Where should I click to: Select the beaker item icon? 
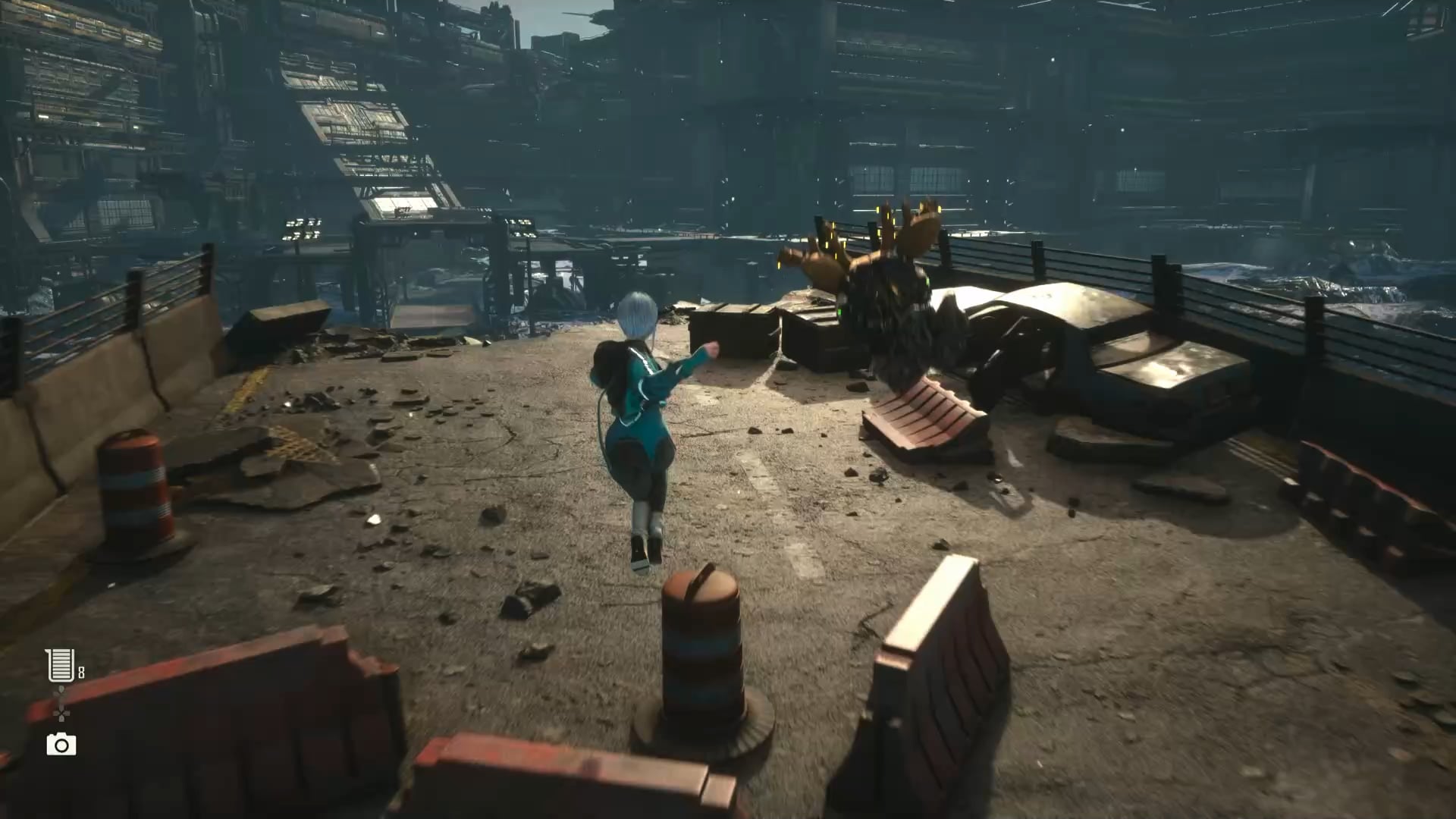click(60, 665)
